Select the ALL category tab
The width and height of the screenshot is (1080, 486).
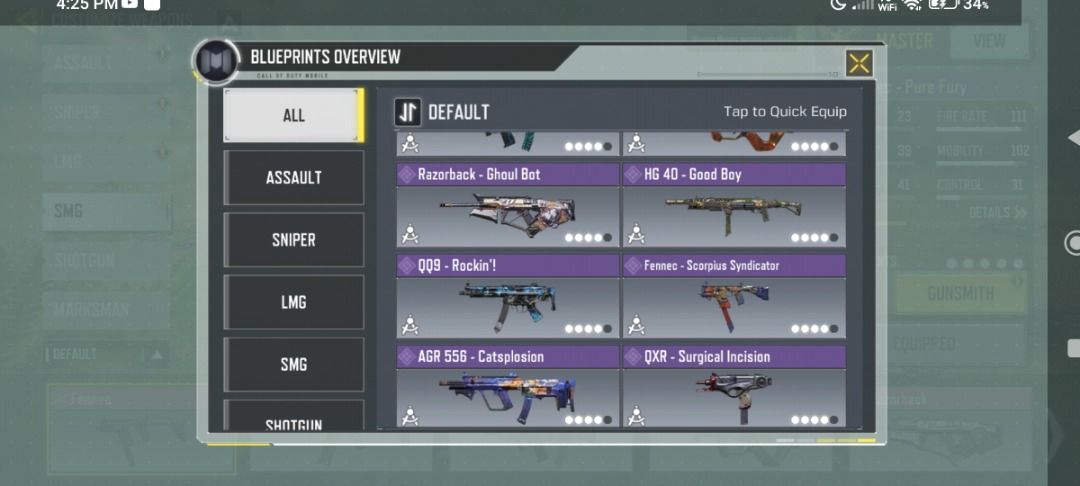(293, 115)
